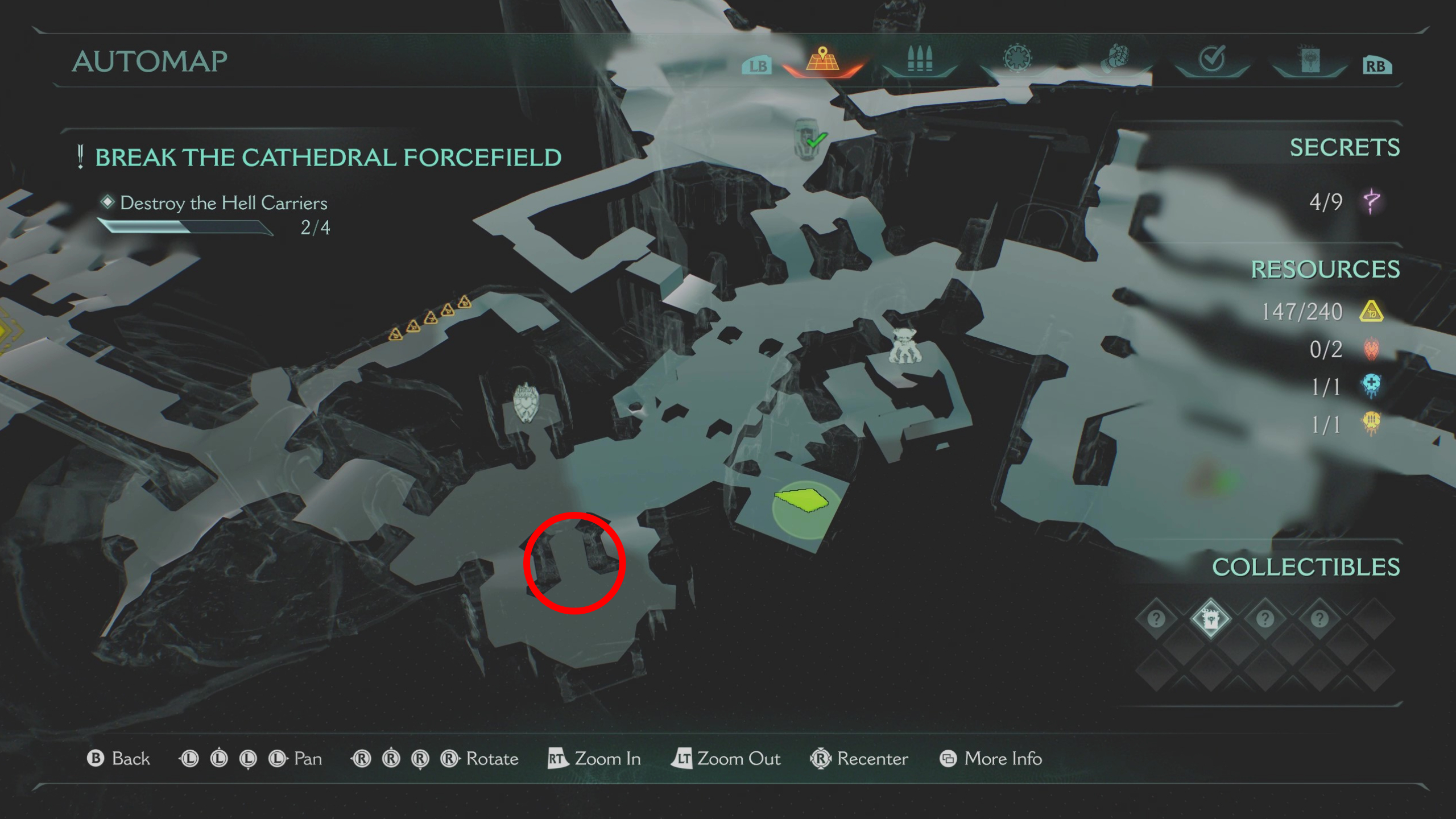Switch to the challenges checkmark tab
Viewport: 1456px width, 819px height.
click(1211, 59)
